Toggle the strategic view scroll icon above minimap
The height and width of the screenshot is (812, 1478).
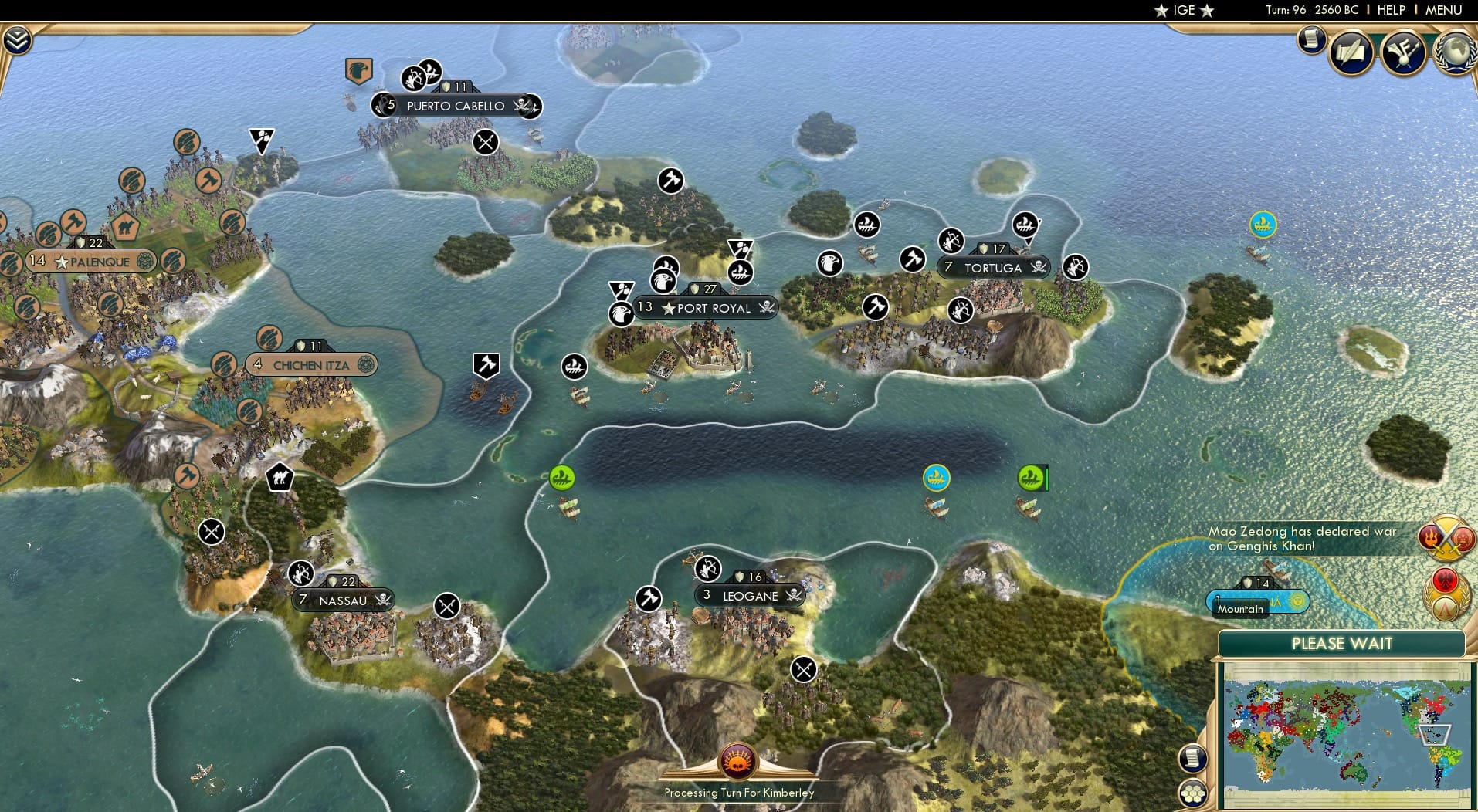pos(1192,758)
